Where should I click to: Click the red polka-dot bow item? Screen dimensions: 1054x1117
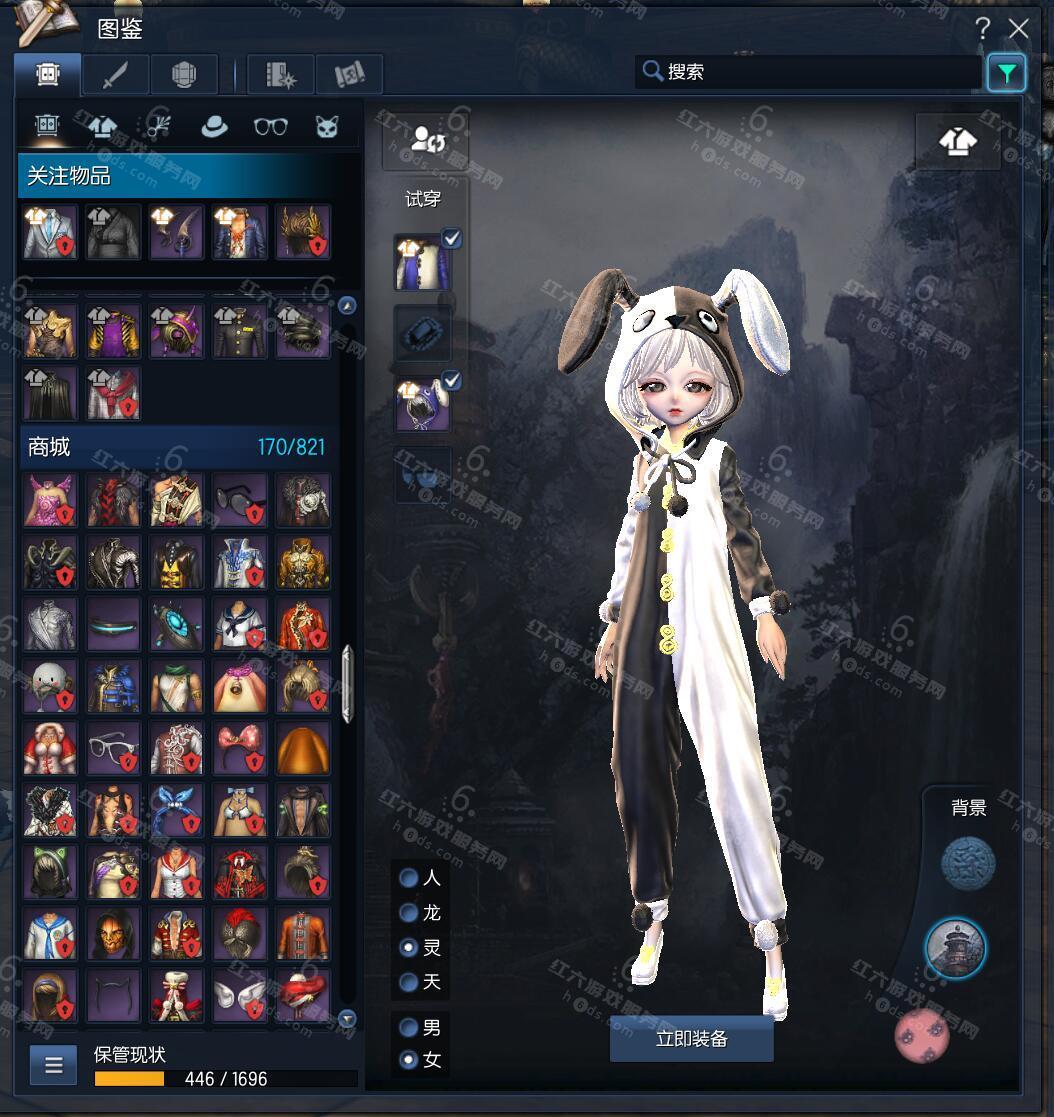click(x=239, y=748)
